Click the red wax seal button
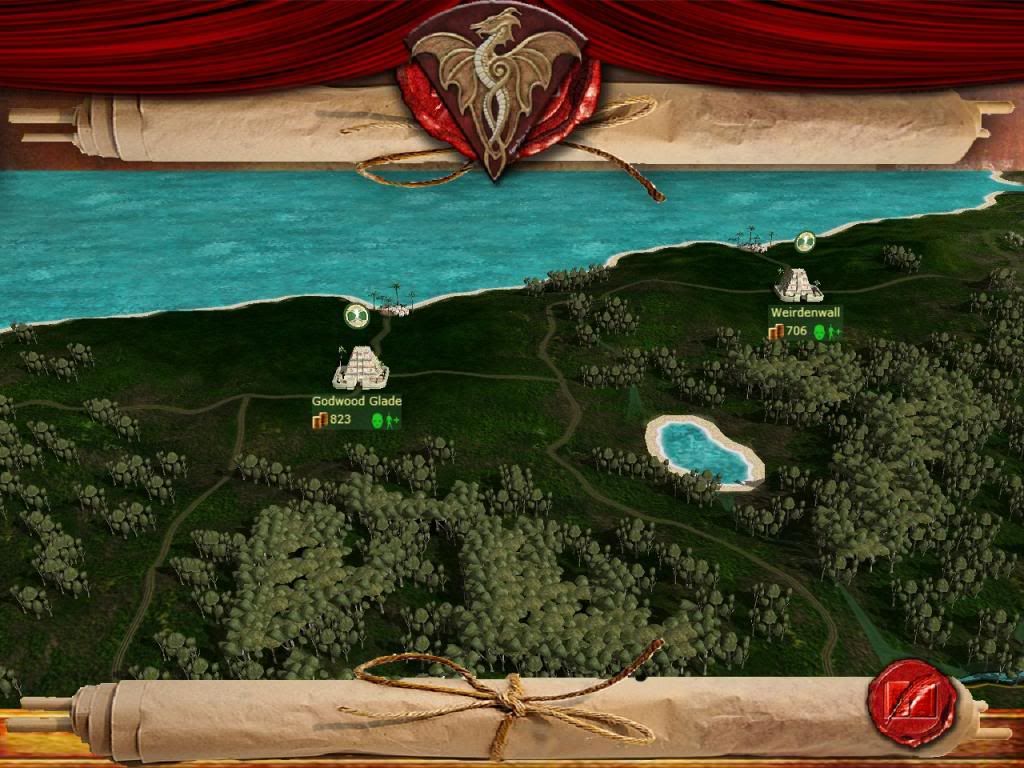The image size is (1024, 768). [911, 703]
